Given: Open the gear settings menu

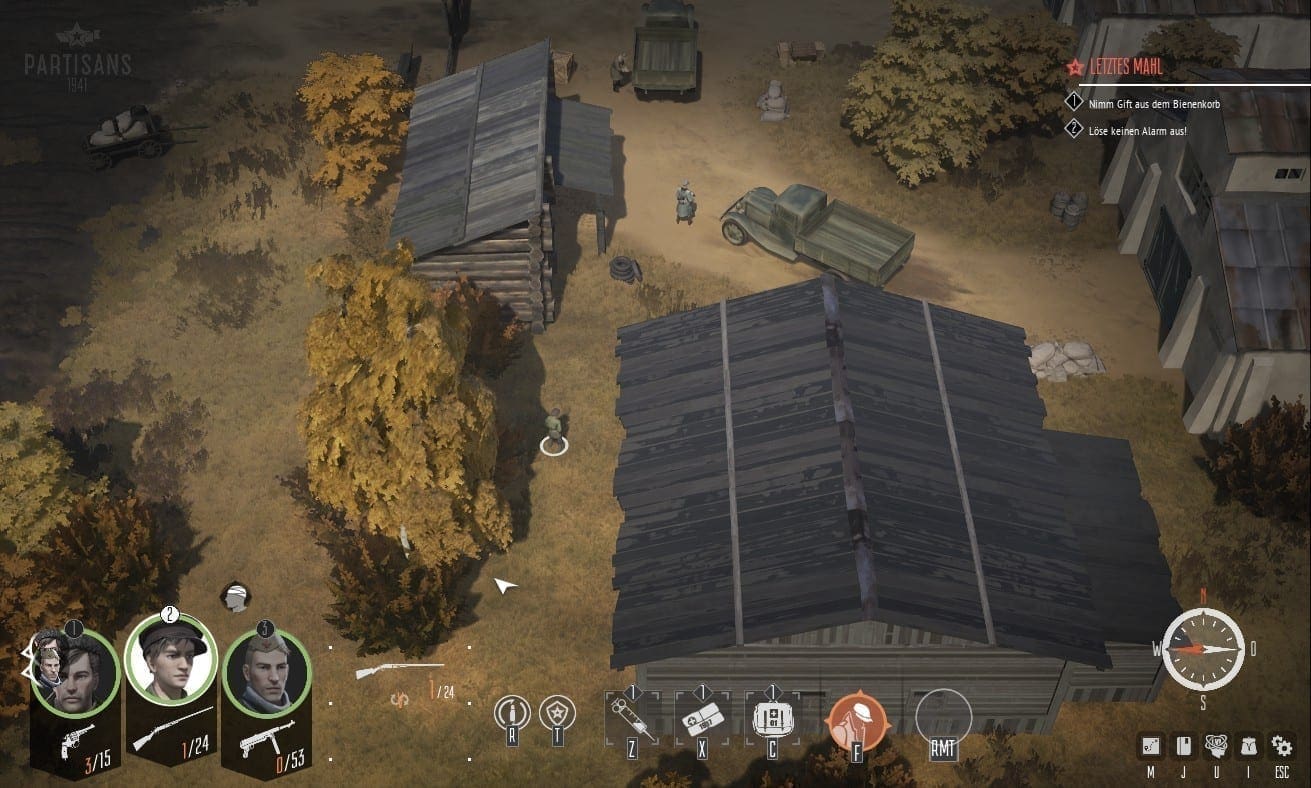Looking at the screenshot, I should 1281,746.
